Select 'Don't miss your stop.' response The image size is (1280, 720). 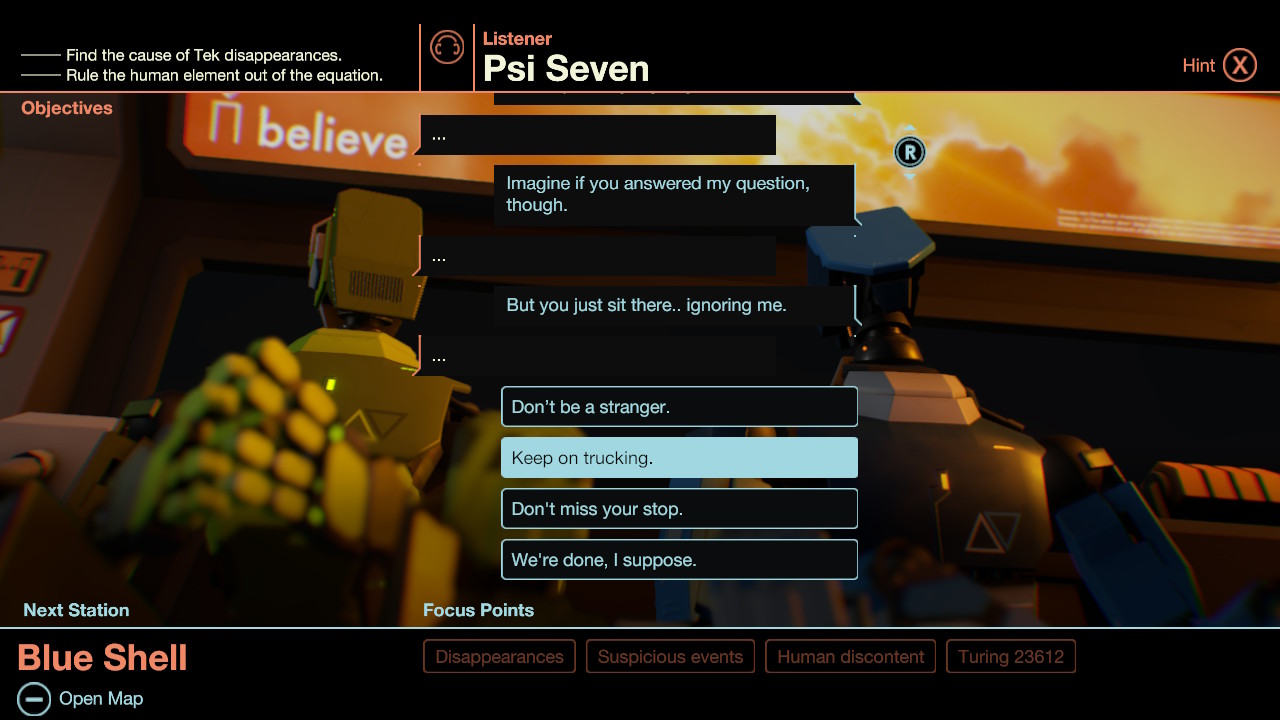tap(679, 508)
